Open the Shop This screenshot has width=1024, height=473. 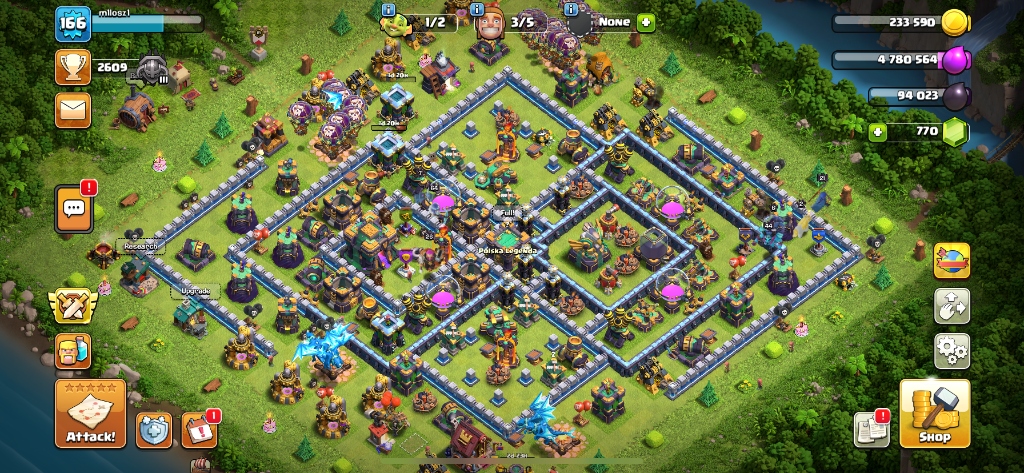coord(935,414)
